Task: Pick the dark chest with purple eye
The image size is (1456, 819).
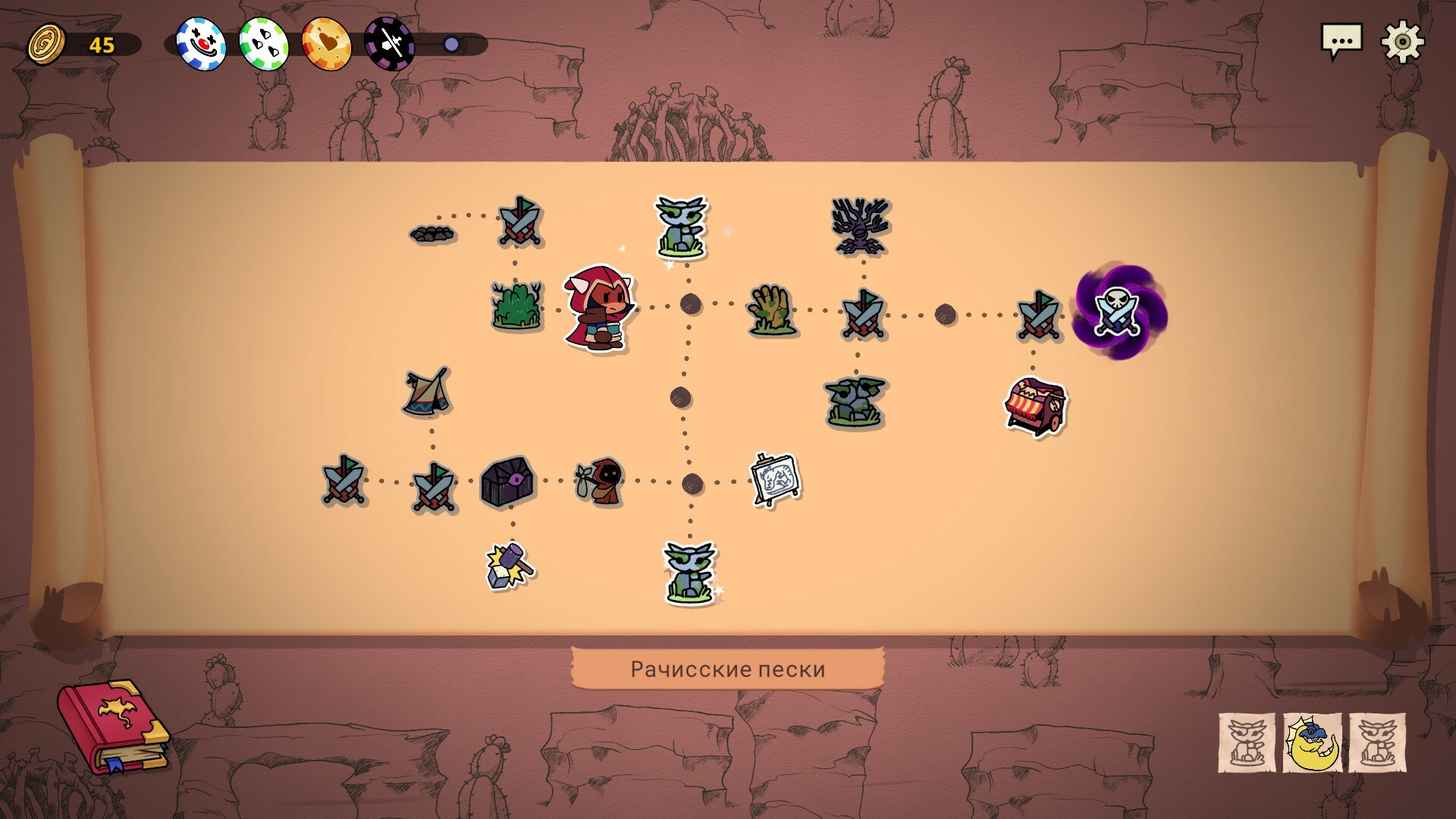Action: click(508, 482)
